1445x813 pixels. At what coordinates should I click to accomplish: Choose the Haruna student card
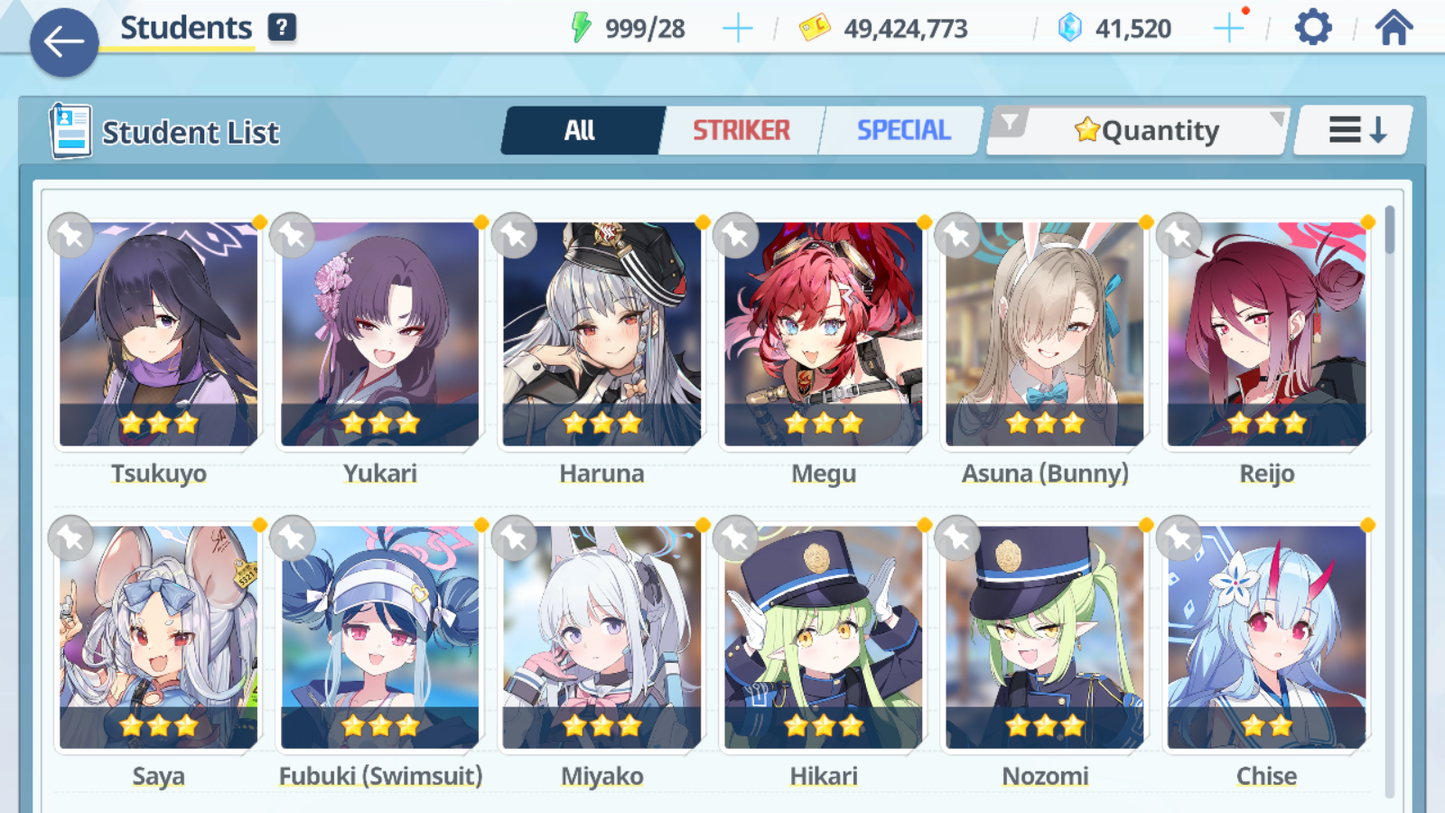[602, 335]
